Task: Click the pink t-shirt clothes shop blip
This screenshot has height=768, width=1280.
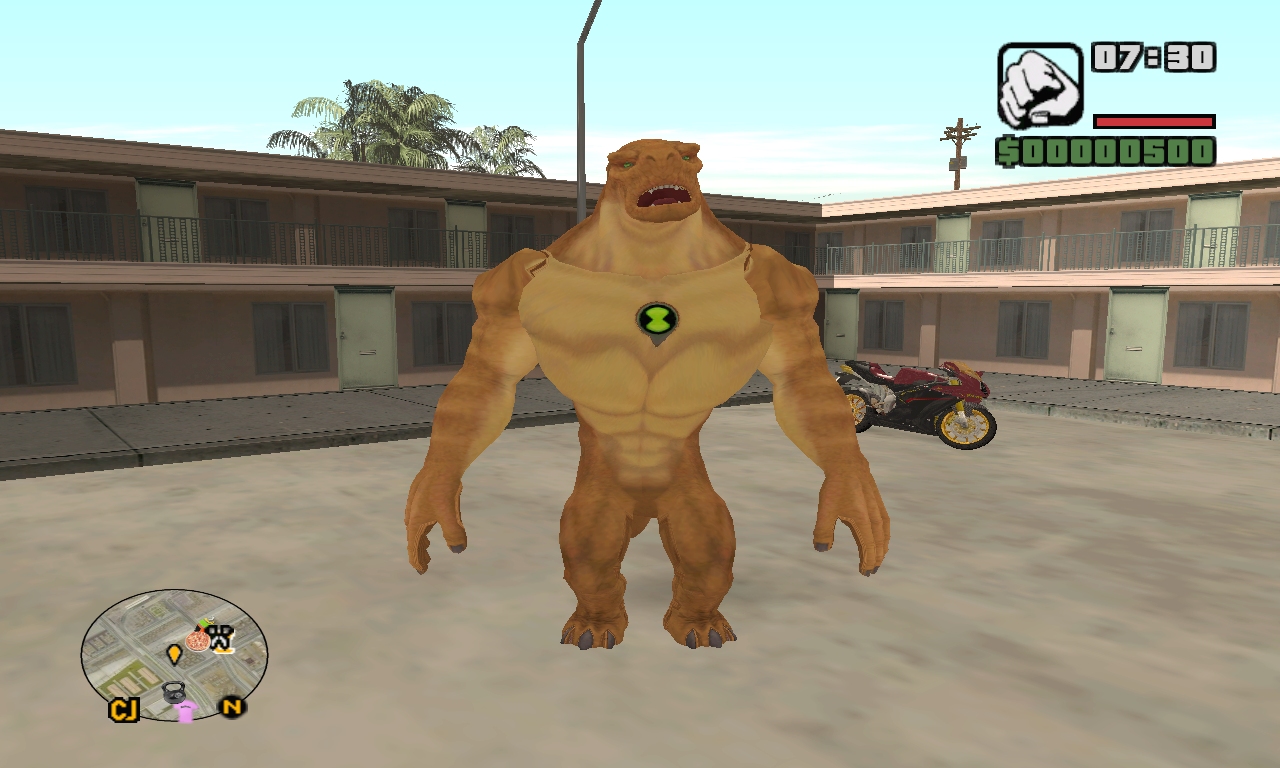Action: [x=185, y=712]
